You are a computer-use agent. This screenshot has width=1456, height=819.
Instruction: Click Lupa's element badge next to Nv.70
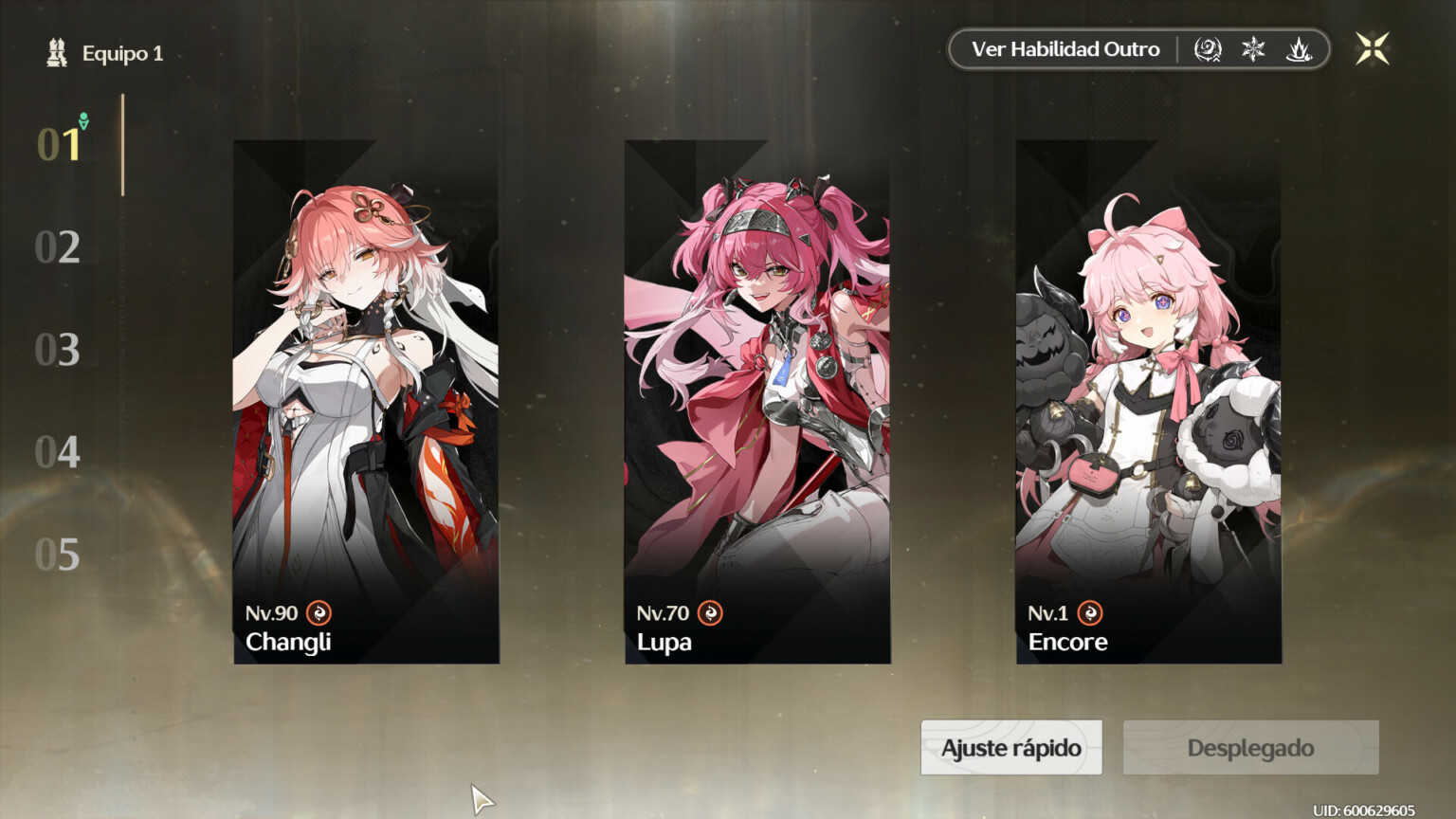710,613
